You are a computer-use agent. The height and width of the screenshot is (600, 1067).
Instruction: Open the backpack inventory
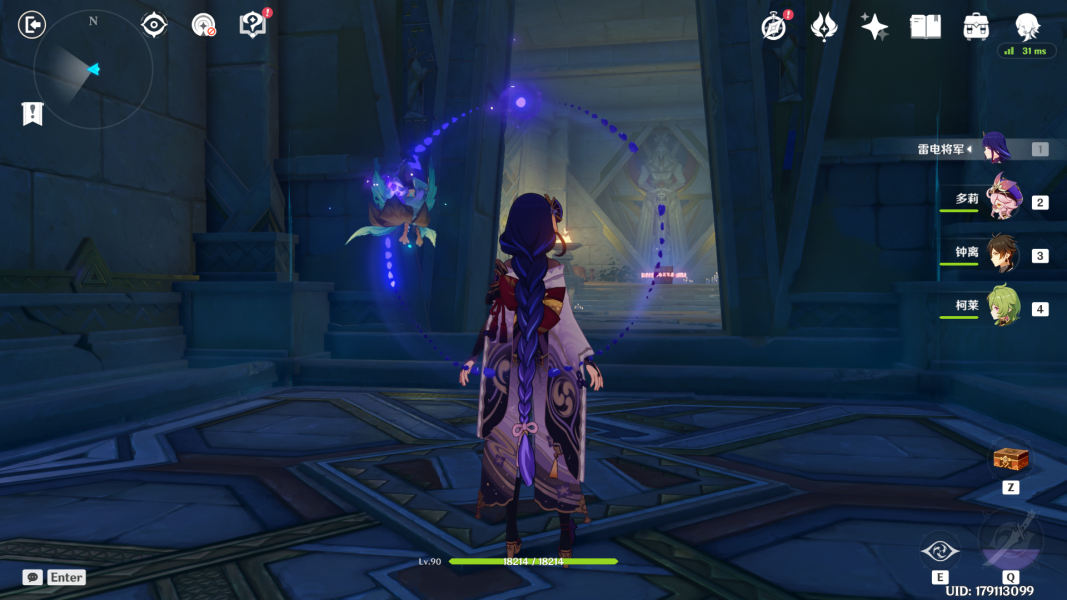[976, 27]
